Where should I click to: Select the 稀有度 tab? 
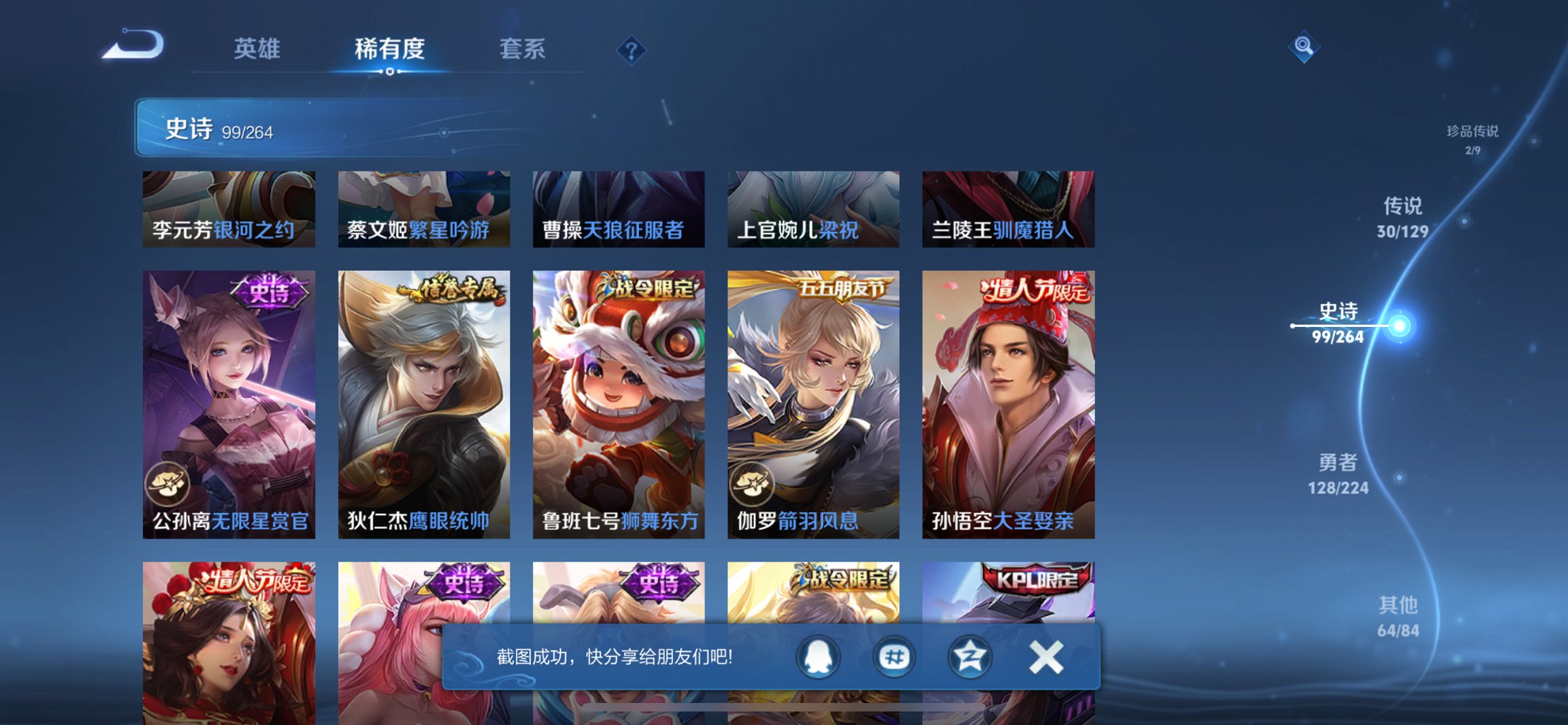389,49
